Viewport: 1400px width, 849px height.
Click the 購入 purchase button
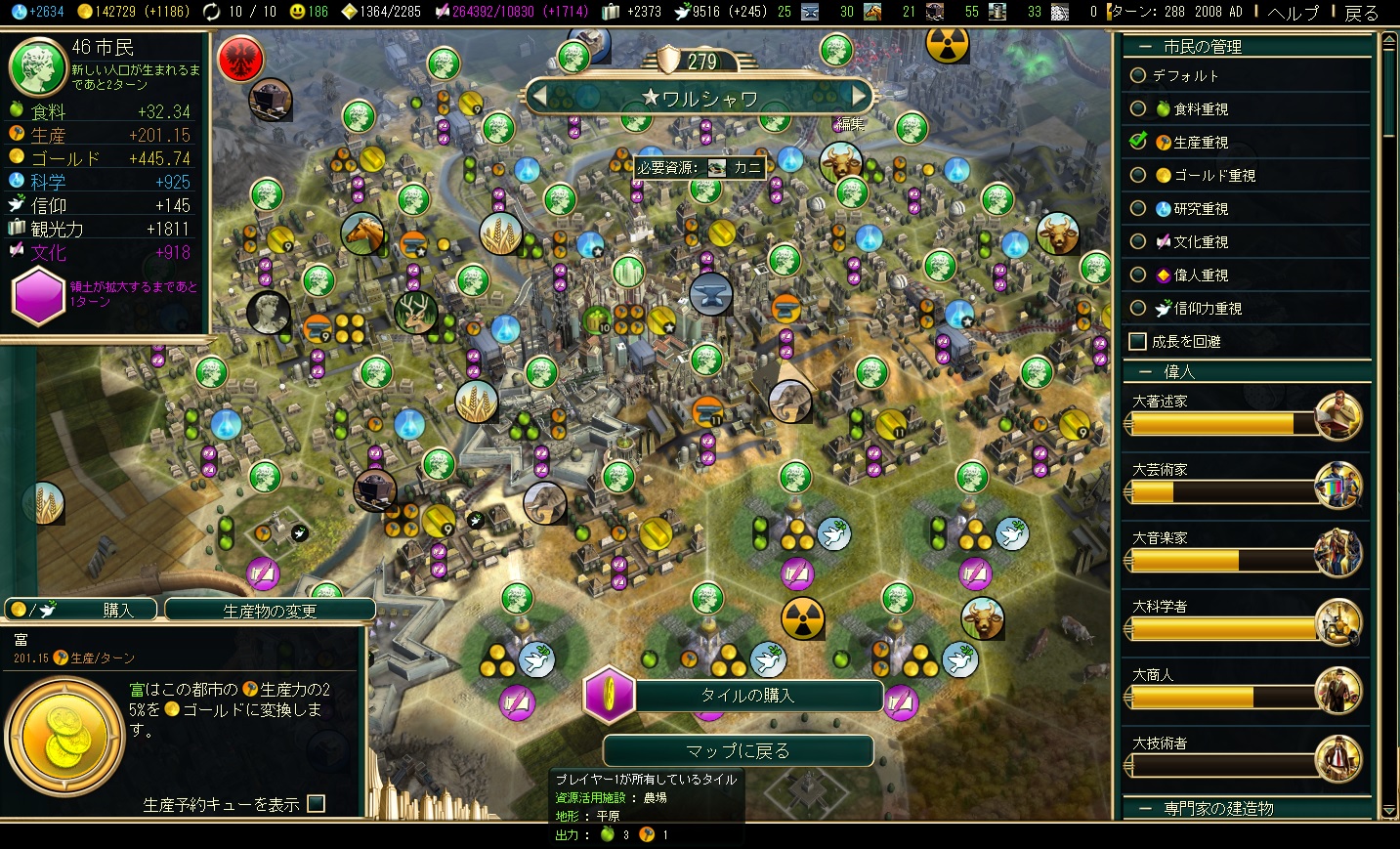[81, 611]
